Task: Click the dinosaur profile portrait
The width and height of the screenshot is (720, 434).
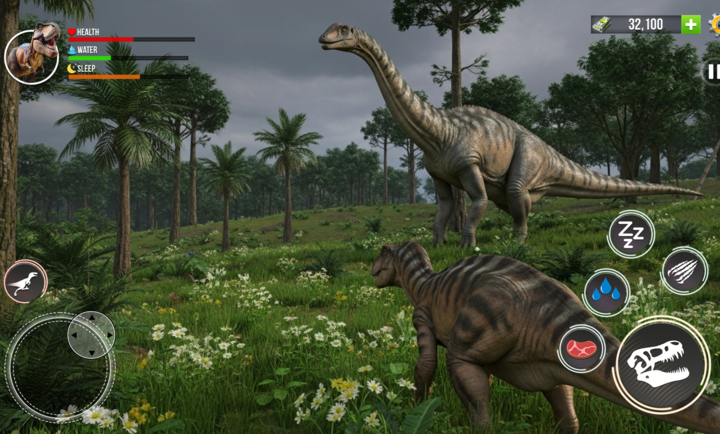Action: 31,56
